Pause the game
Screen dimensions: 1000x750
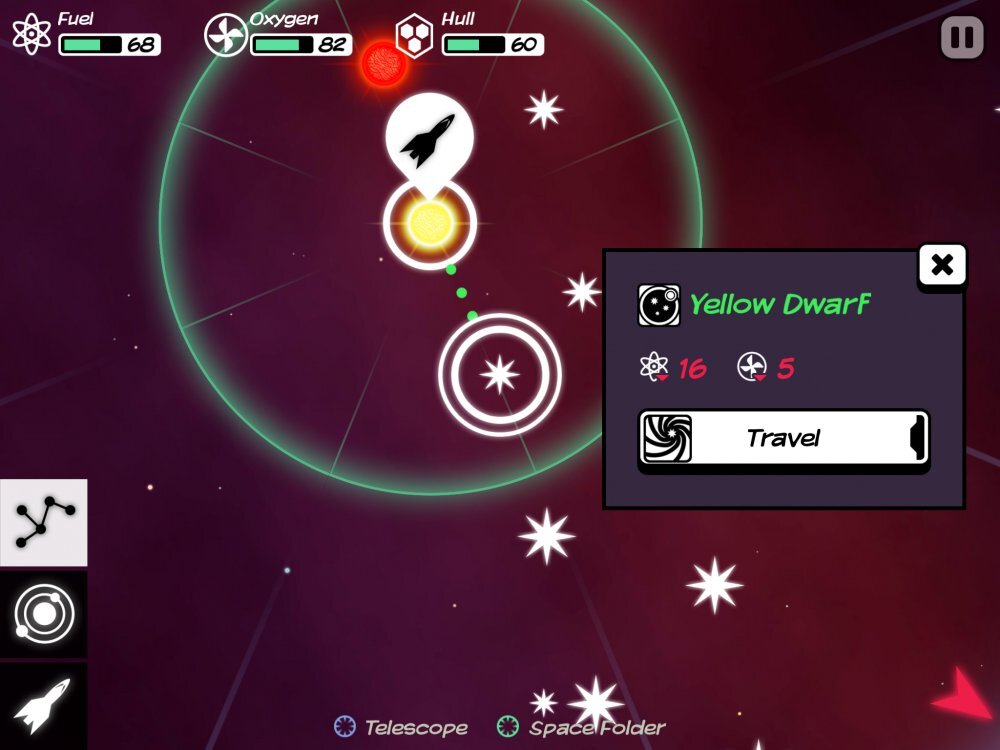pos(962,38)
